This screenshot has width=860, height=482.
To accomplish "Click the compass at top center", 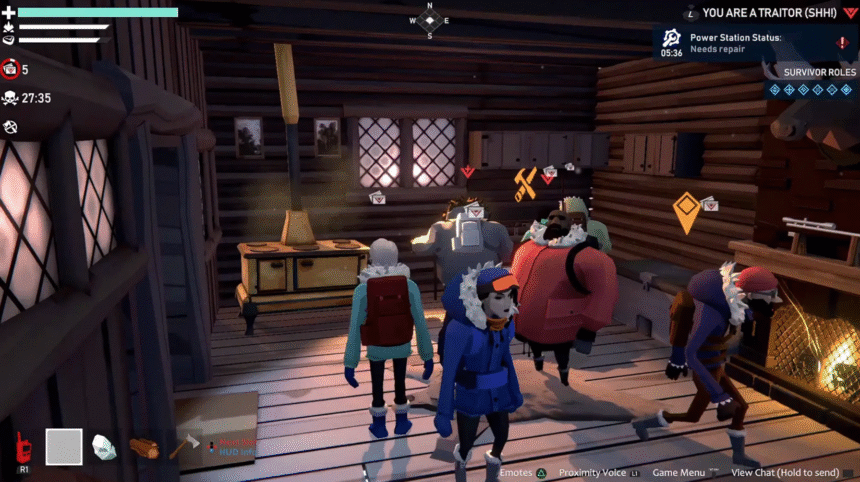I will click(x=430, y=20).
